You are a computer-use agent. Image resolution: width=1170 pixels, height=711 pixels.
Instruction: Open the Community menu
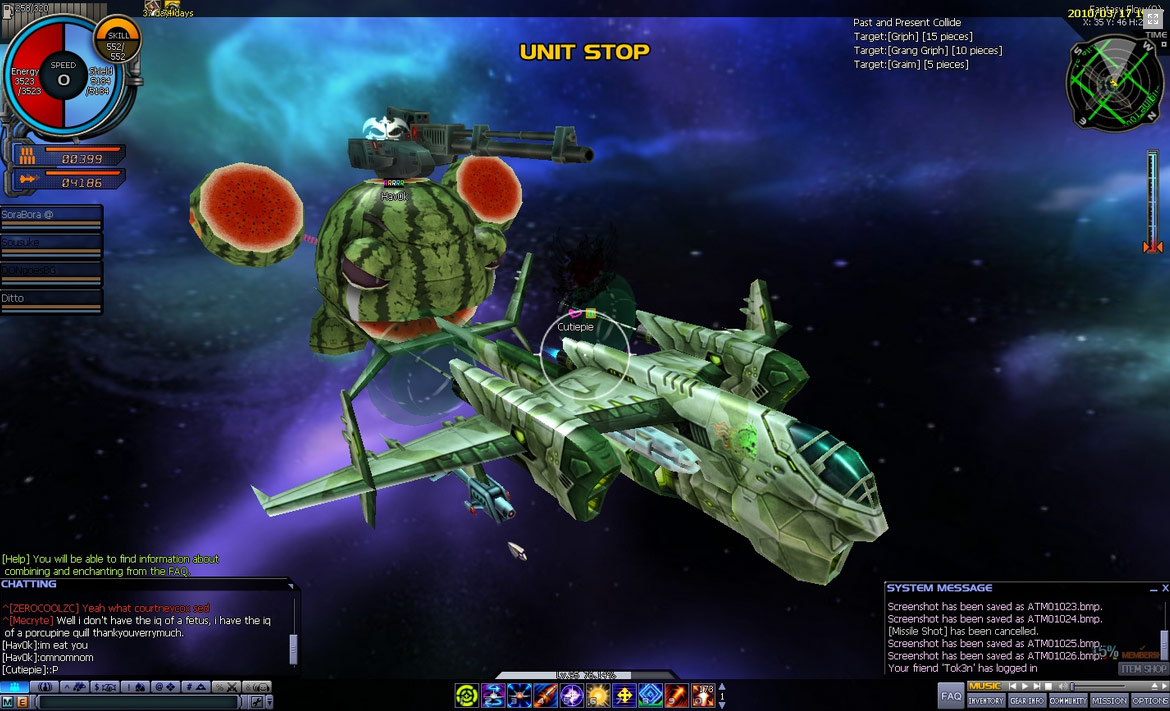coord(1068,701)
